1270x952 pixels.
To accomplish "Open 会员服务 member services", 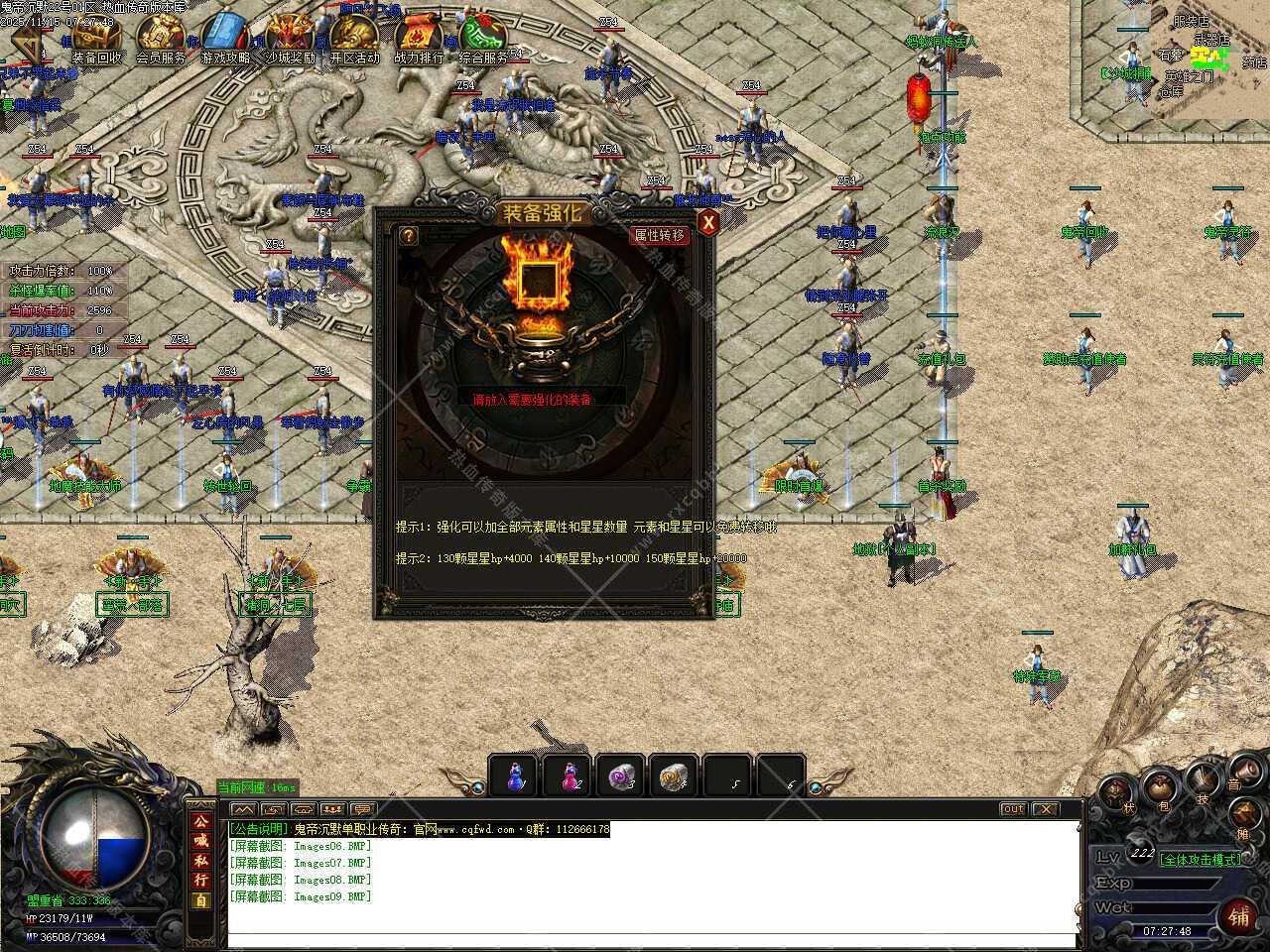I will (161, 40).
